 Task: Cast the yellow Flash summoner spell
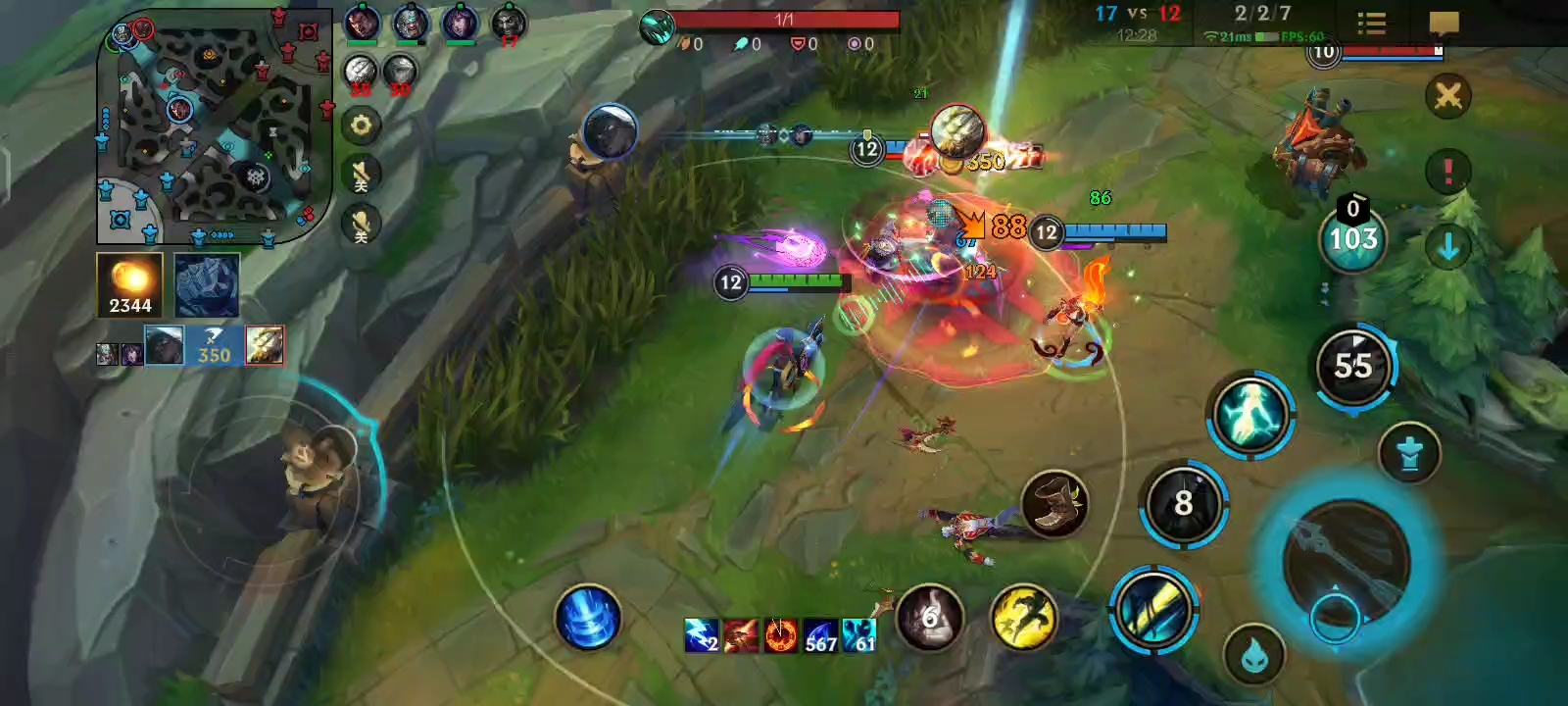click(1023, 618)
